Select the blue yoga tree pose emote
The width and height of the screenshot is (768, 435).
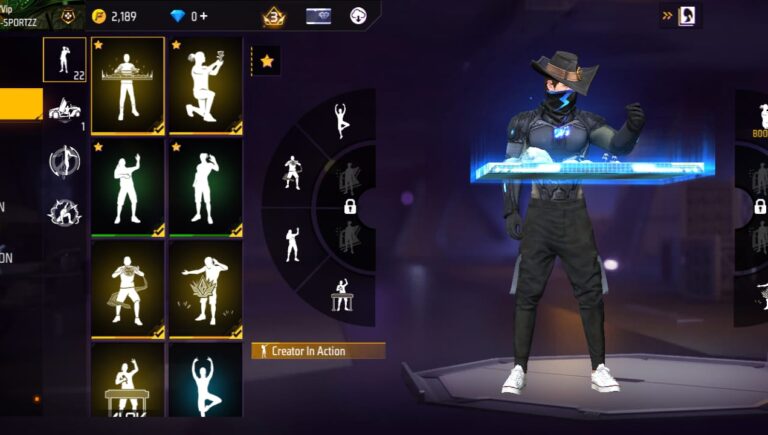point(205,379)
